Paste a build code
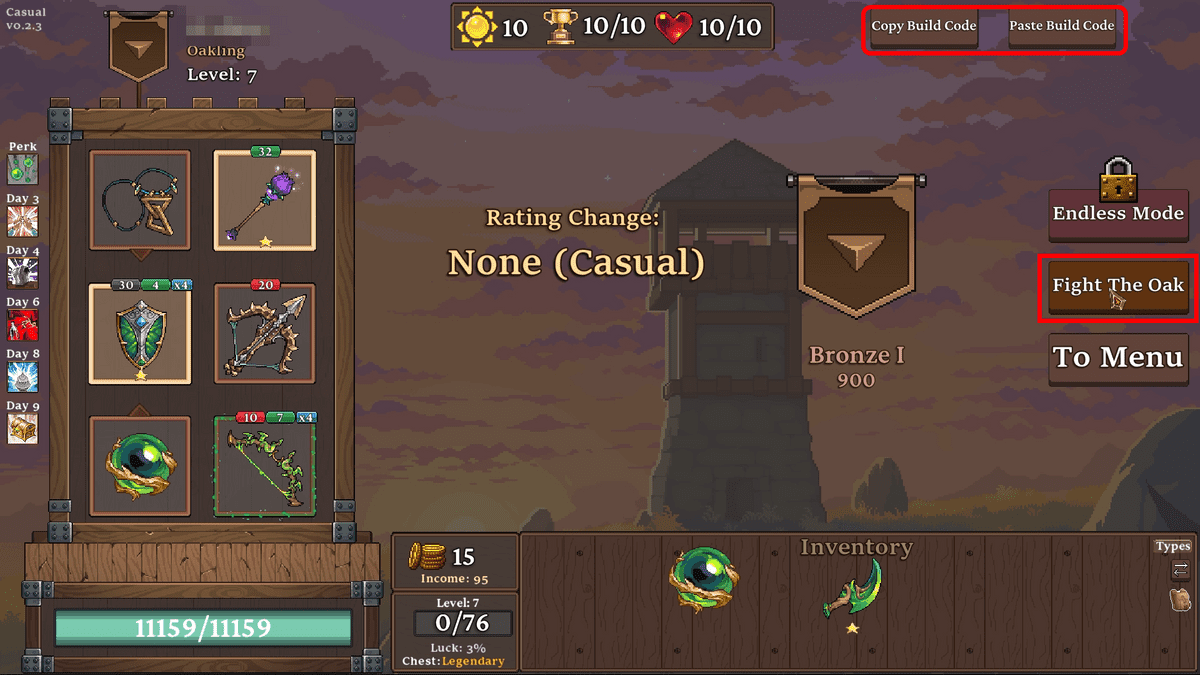The width and height of the screenshot is (1200, 675). click(1061, 27)
